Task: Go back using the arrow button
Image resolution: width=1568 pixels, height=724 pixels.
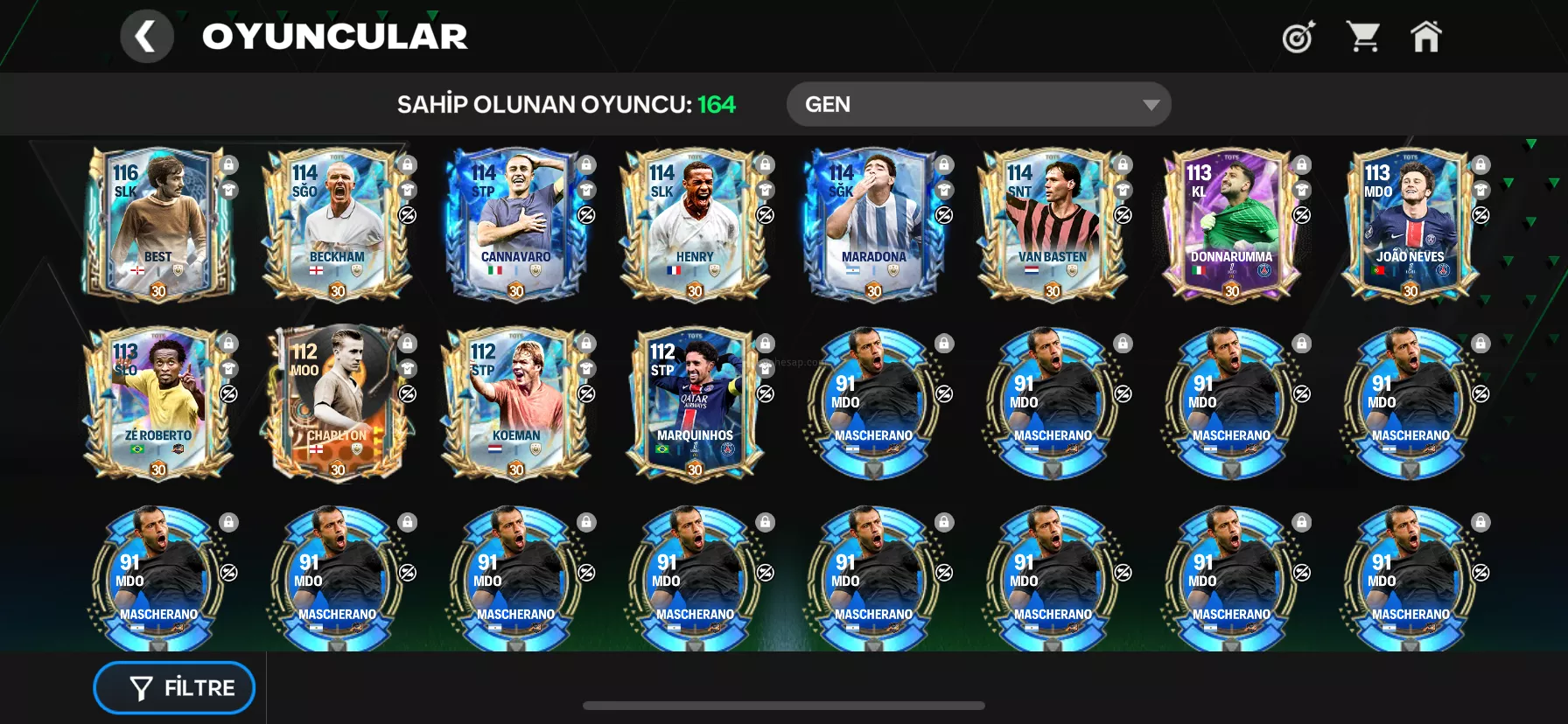Action: (146, 37)
